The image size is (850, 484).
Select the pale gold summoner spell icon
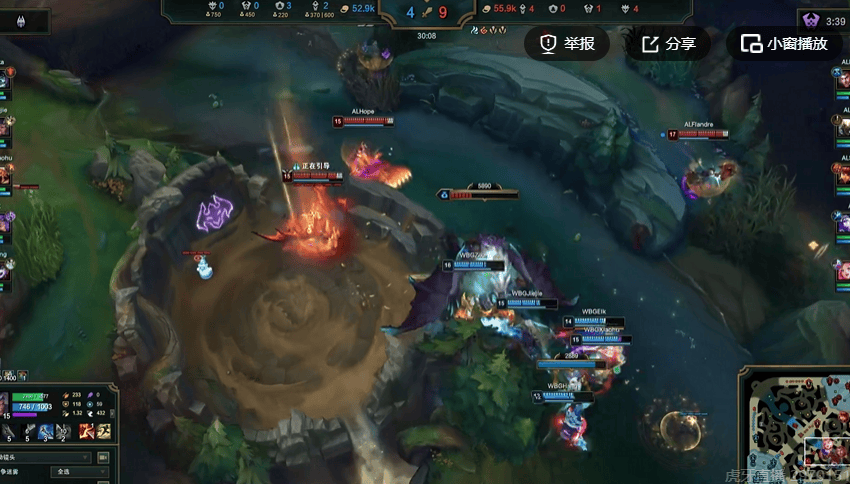(x=102, y=431)
